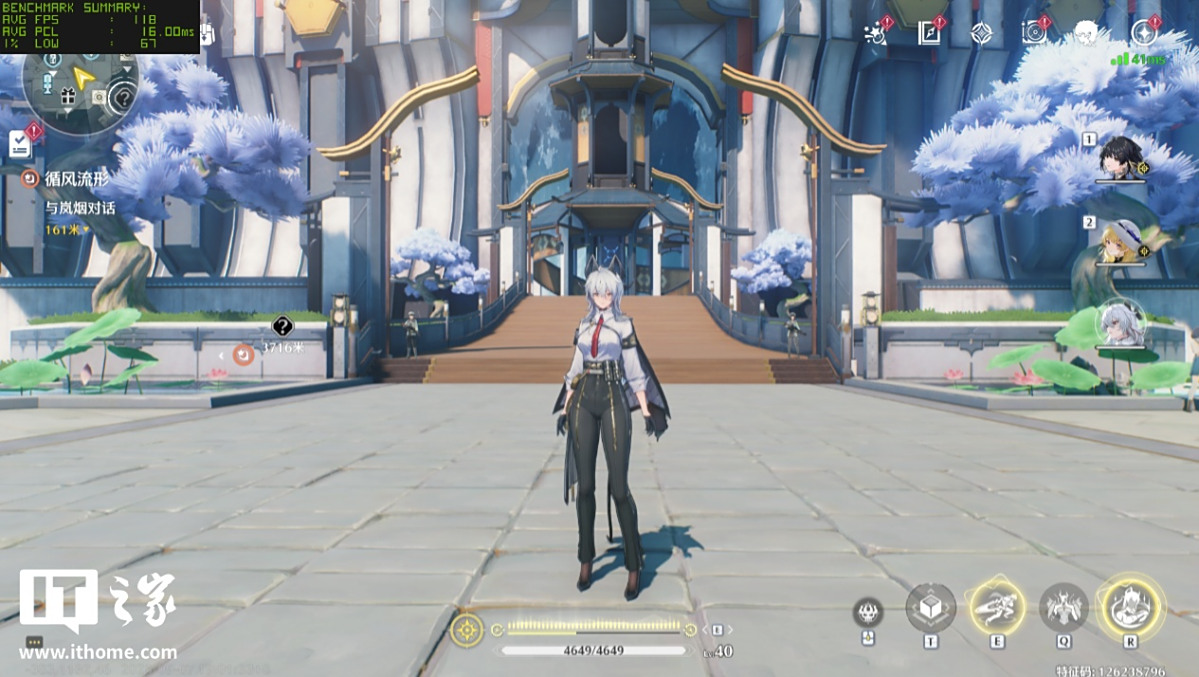Image resolution: width=1199 pixels, height=677 pixels.
Task: Activate the horned skull skill icon
Action: [x=868, y=612]
